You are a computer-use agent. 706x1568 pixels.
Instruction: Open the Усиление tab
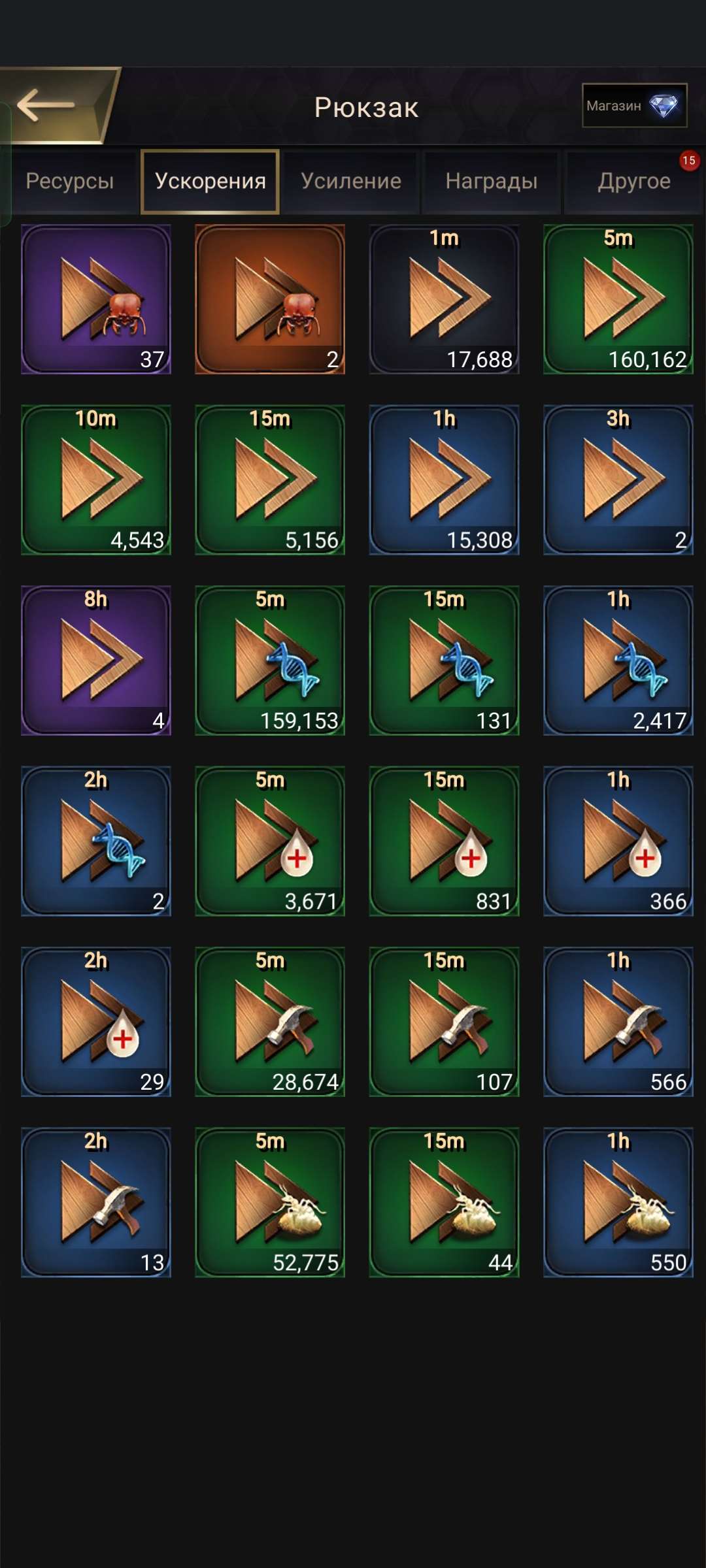[x=351, y=181]
